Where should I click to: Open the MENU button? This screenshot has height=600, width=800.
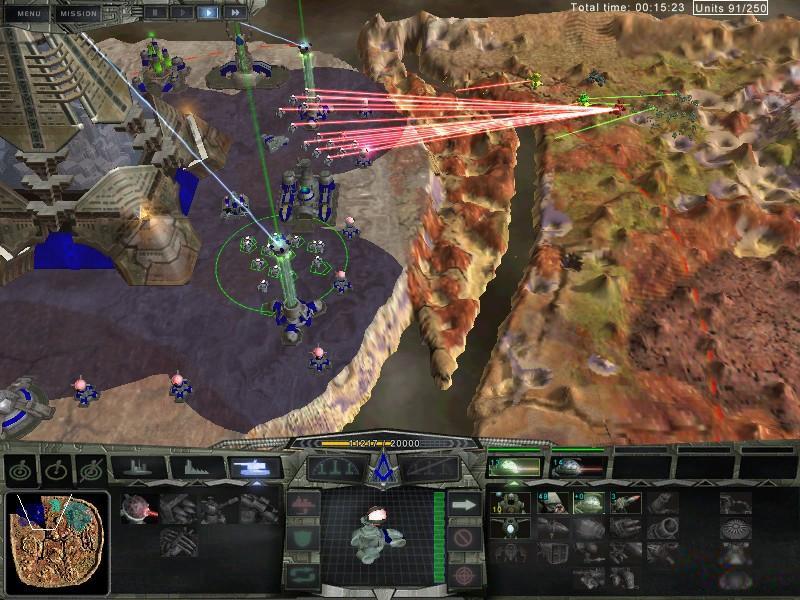[28, 13]
